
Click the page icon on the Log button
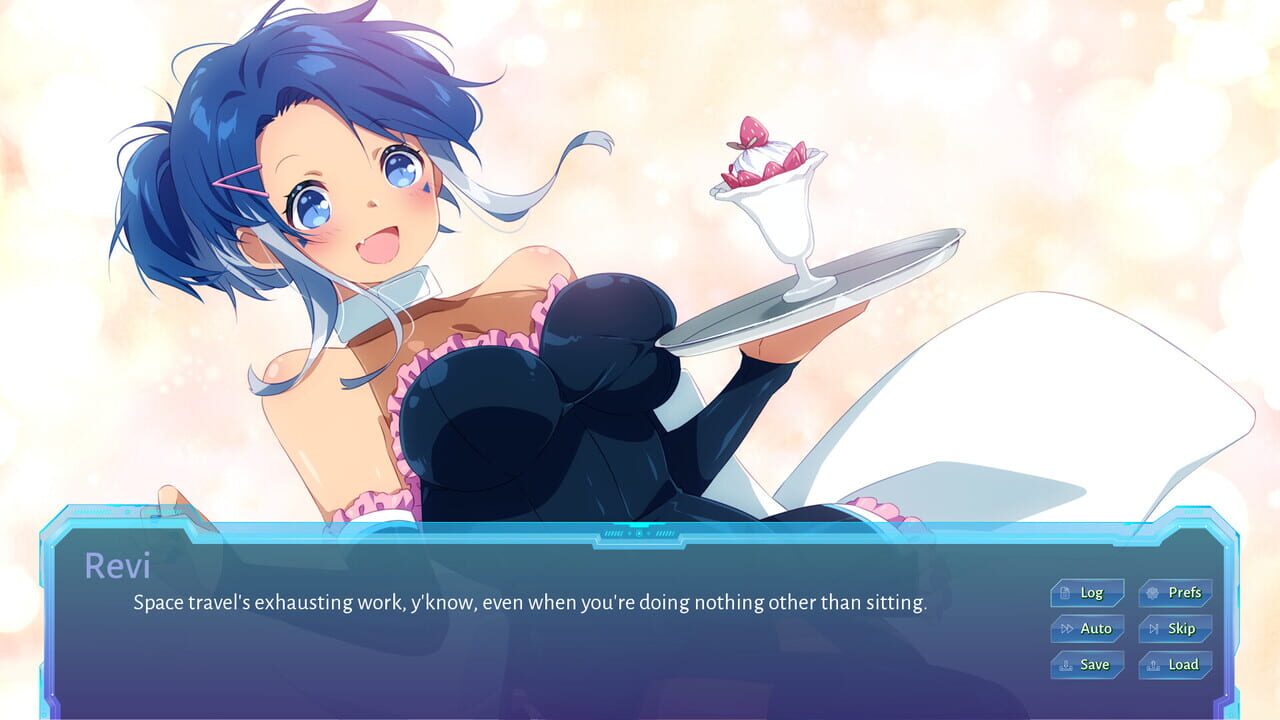1065,593
